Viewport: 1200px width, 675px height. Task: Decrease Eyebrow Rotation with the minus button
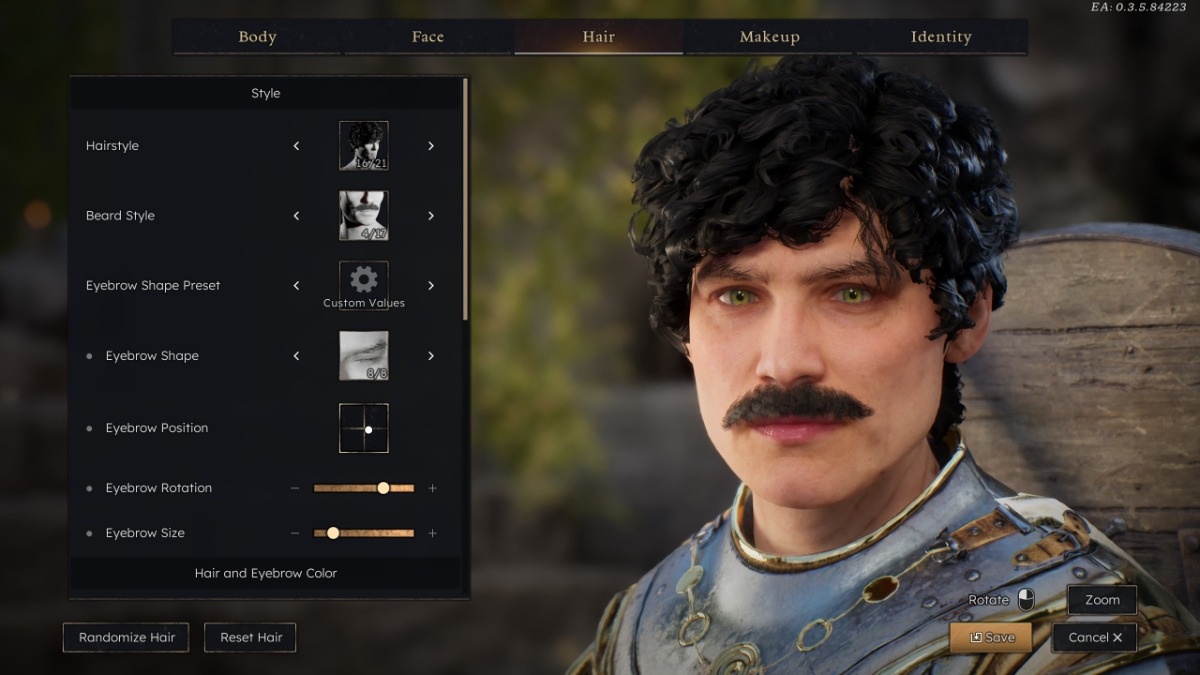pos(295,488)
